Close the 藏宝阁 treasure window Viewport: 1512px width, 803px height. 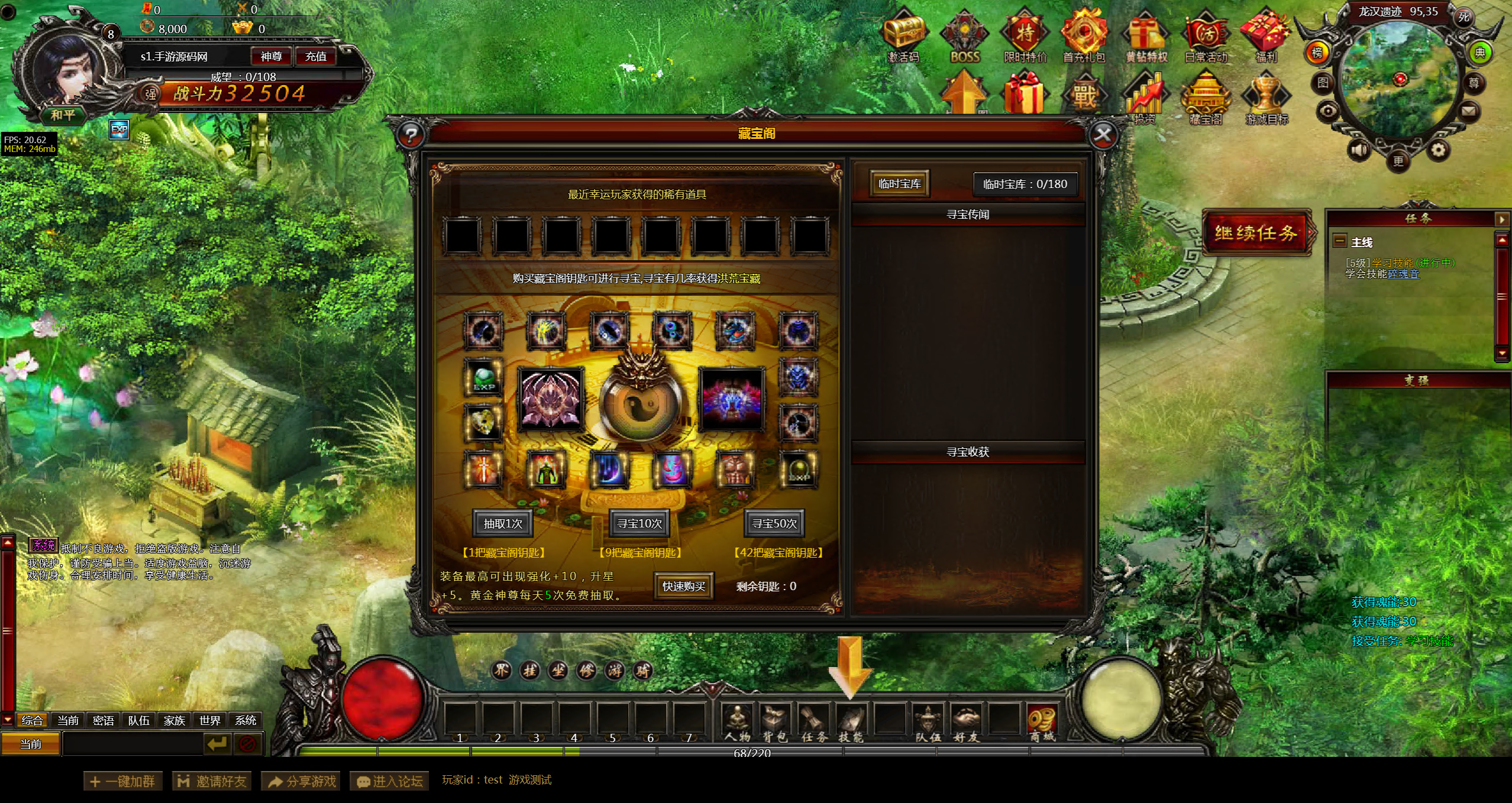coord(1102,135)
